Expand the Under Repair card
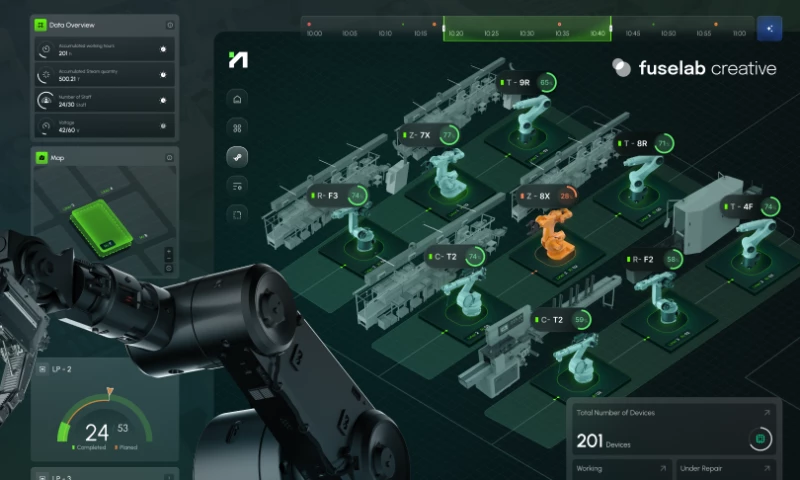The image size is (800, 480). click(x=768, y=467)
